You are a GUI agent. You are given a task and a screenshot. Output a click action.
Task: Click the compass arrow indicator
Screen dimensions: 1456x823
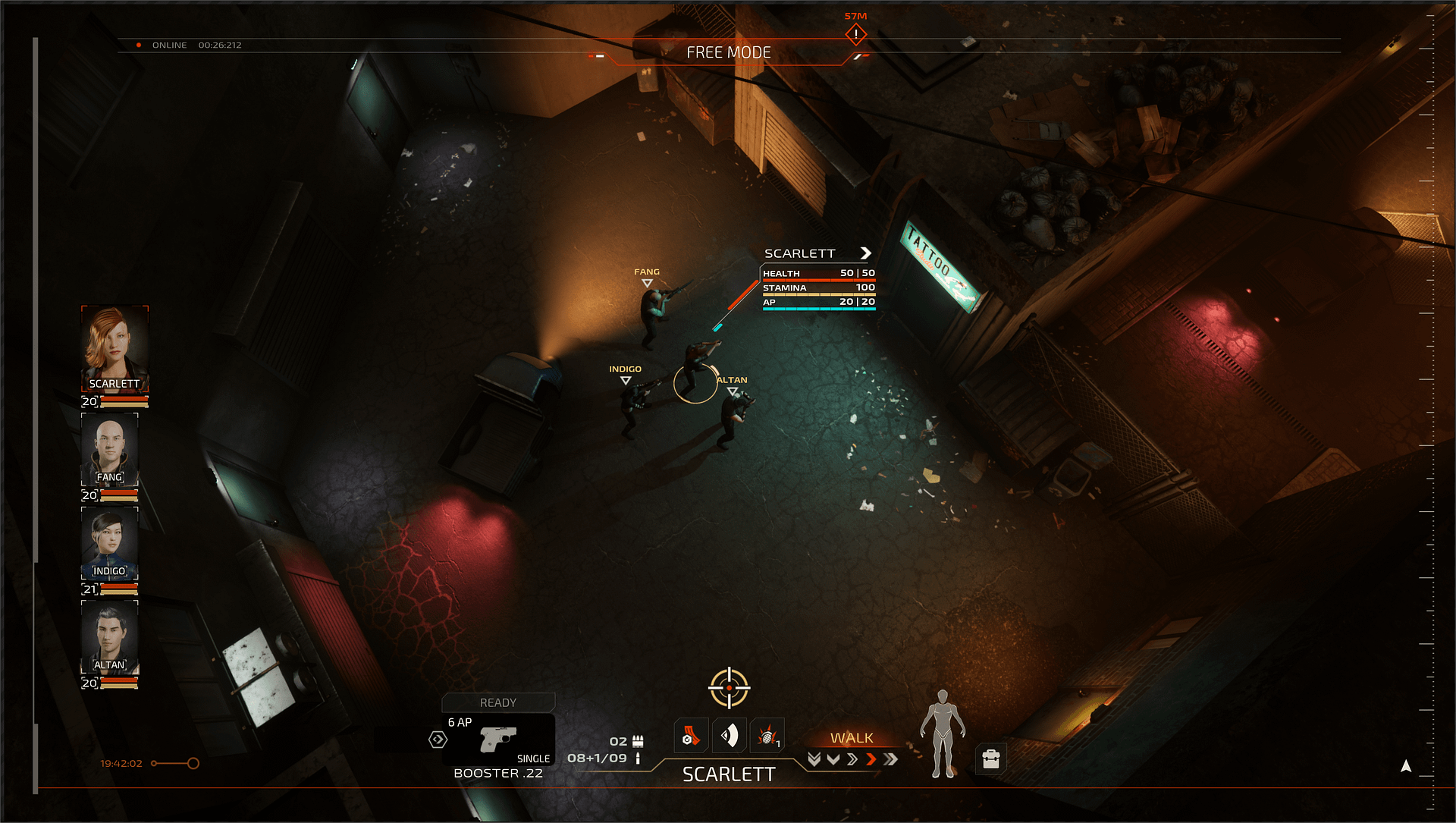click(x=1405, y=766)
